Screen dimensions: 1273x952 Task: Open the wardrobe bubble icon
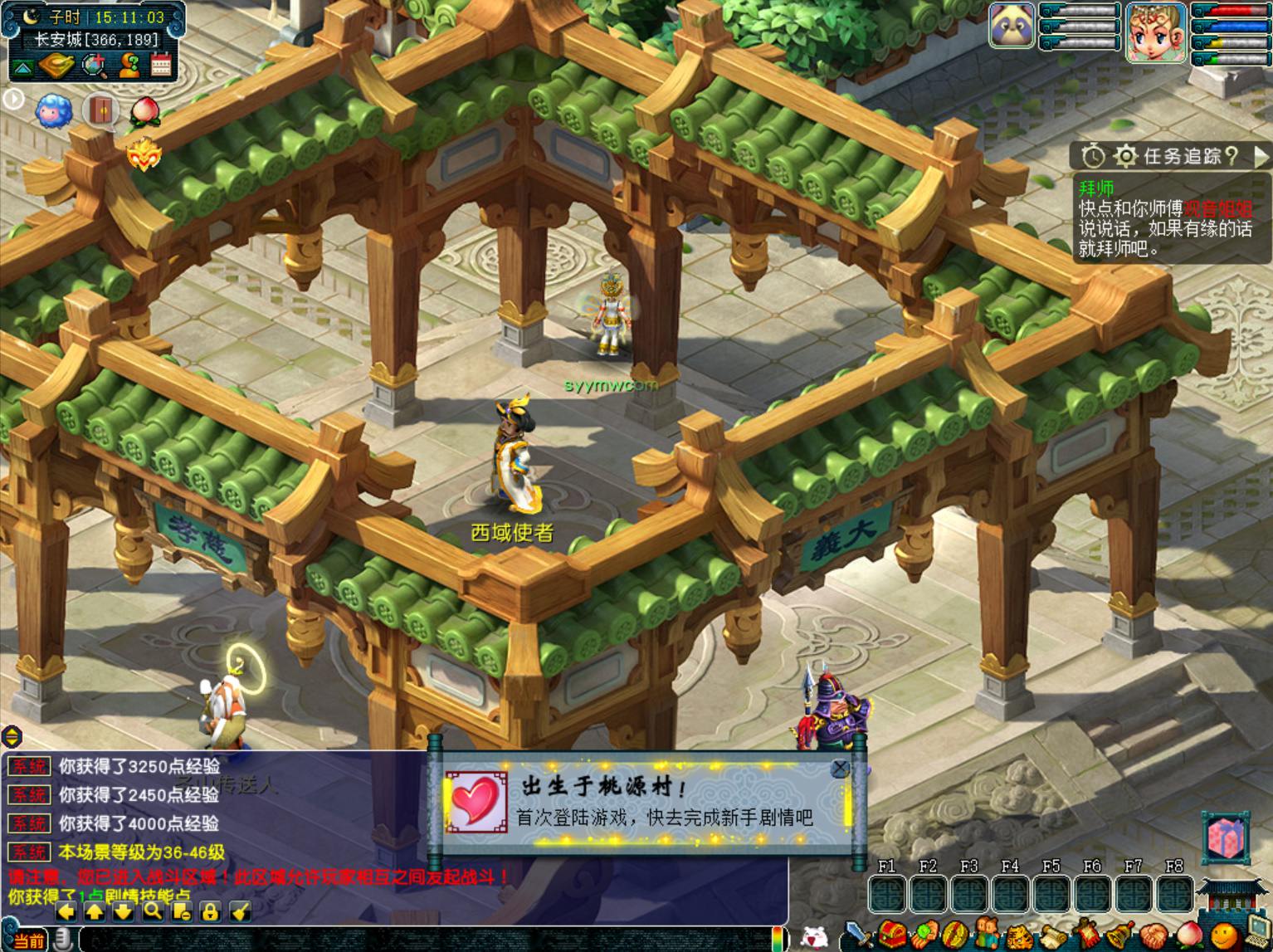click(100, 110)
